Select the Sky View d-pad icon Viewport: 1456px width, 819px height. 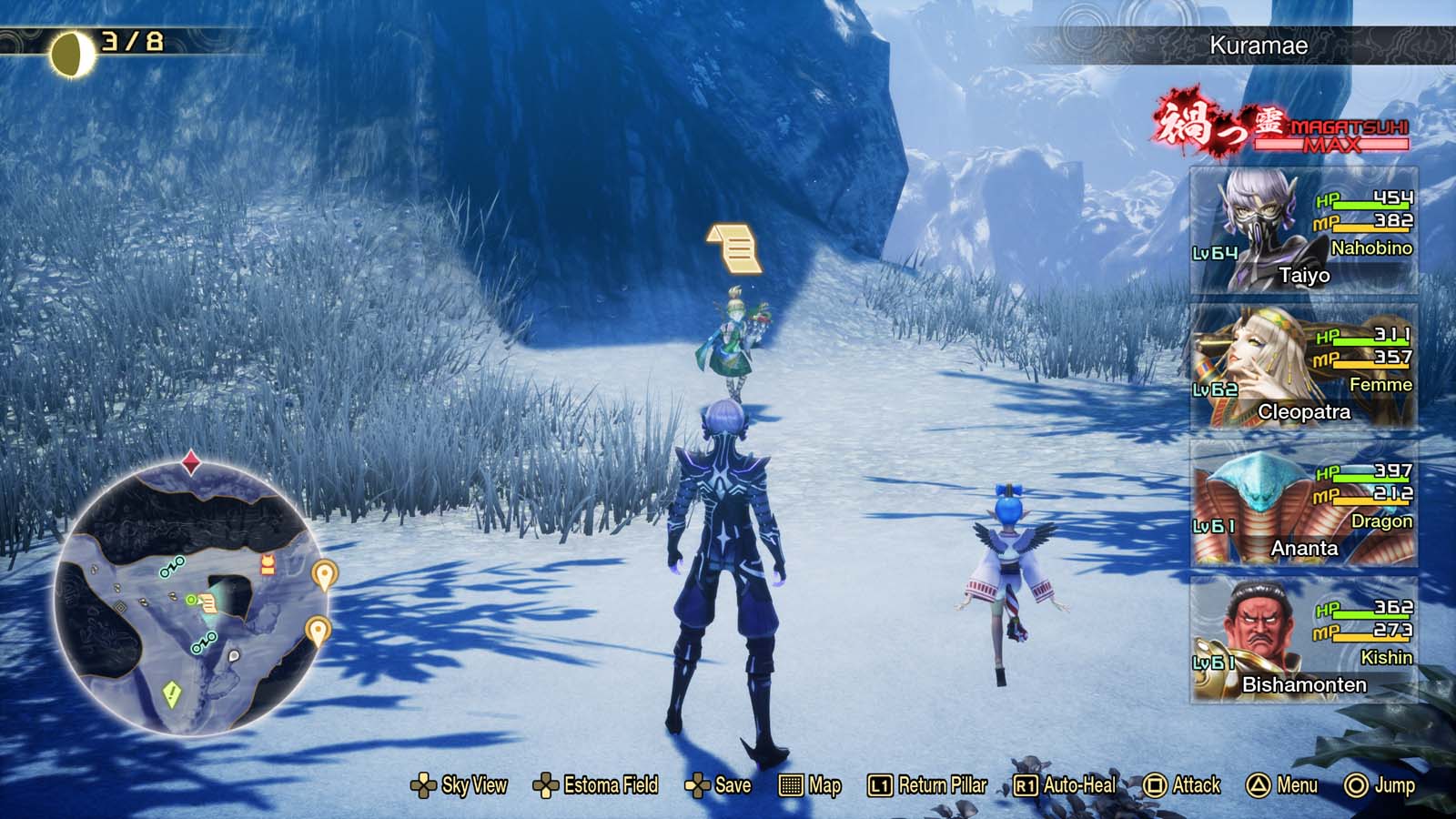422,784
